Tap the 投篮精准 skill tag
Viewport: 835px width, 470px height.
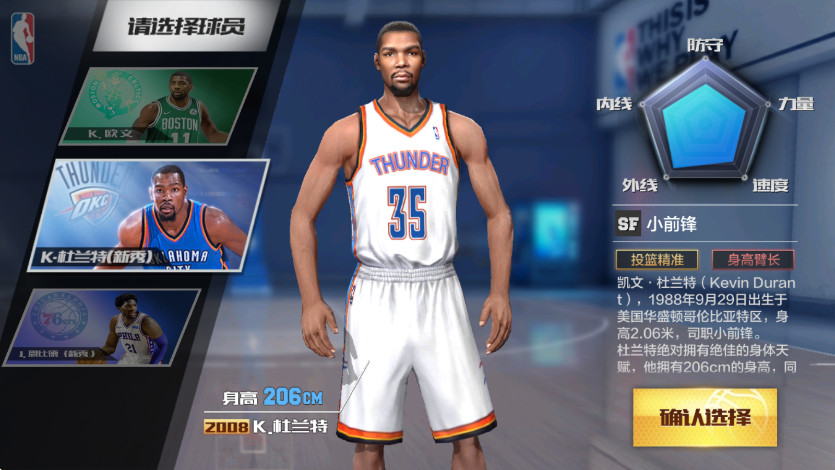[656, 259]
